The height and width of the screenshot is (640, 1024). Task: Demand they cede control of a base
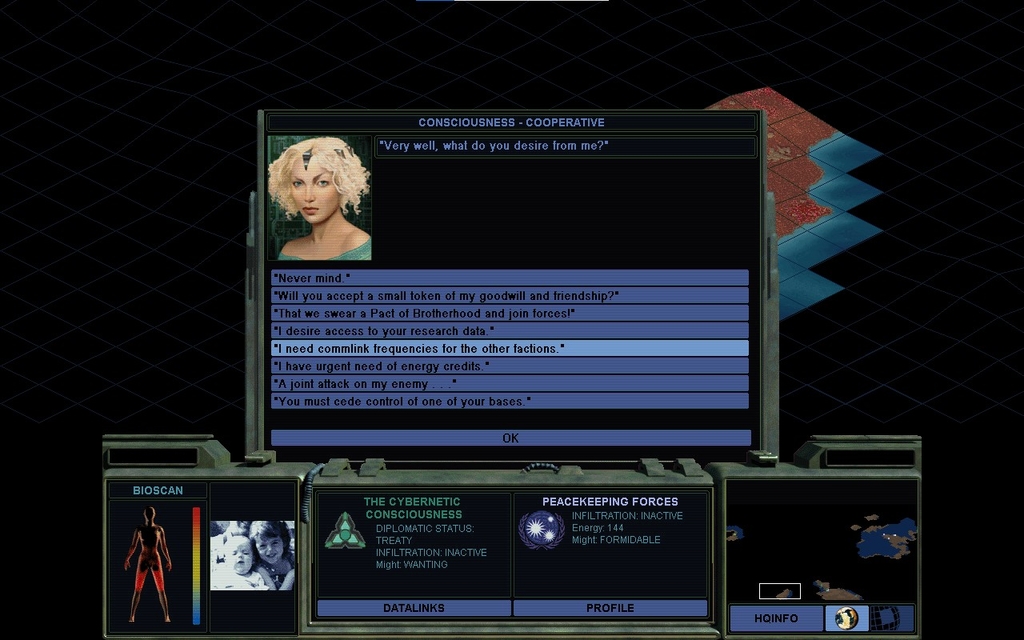click(509, 401)
